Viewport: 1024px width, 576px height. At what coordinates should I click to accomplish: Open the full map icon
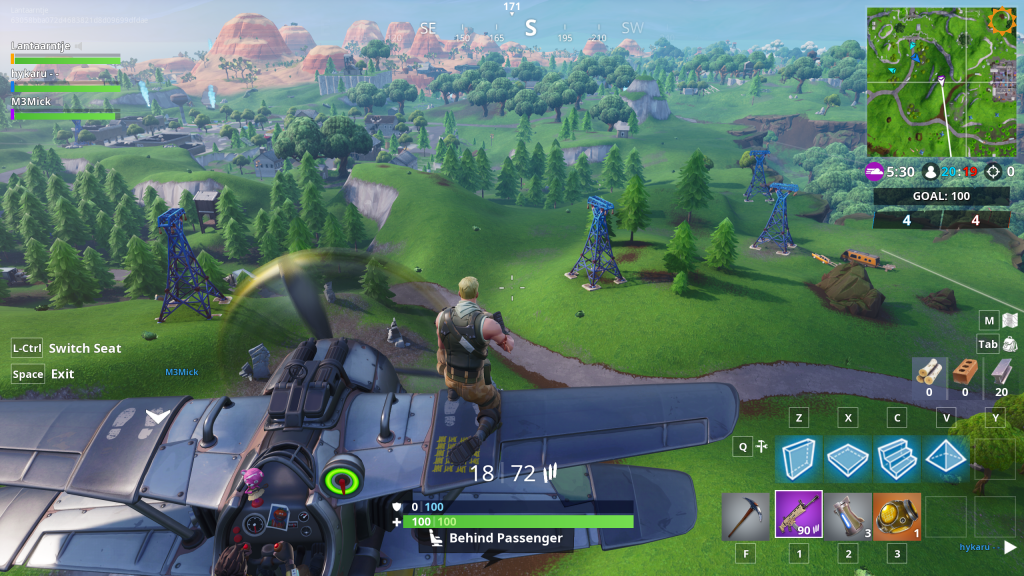(1010, 320)
